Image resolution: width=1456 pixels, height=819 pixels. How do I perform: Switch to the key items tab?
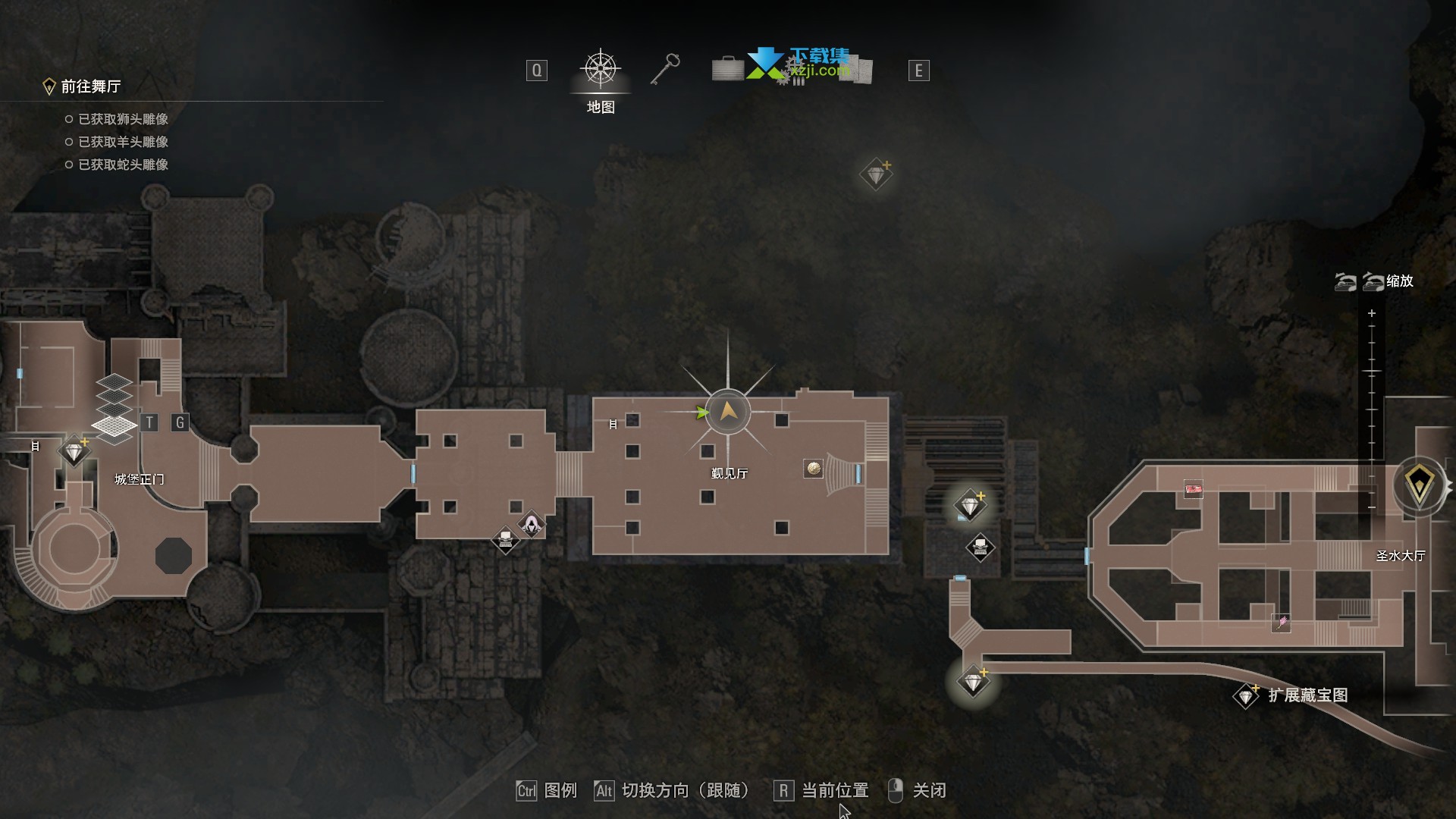click(x=665, y=70)
